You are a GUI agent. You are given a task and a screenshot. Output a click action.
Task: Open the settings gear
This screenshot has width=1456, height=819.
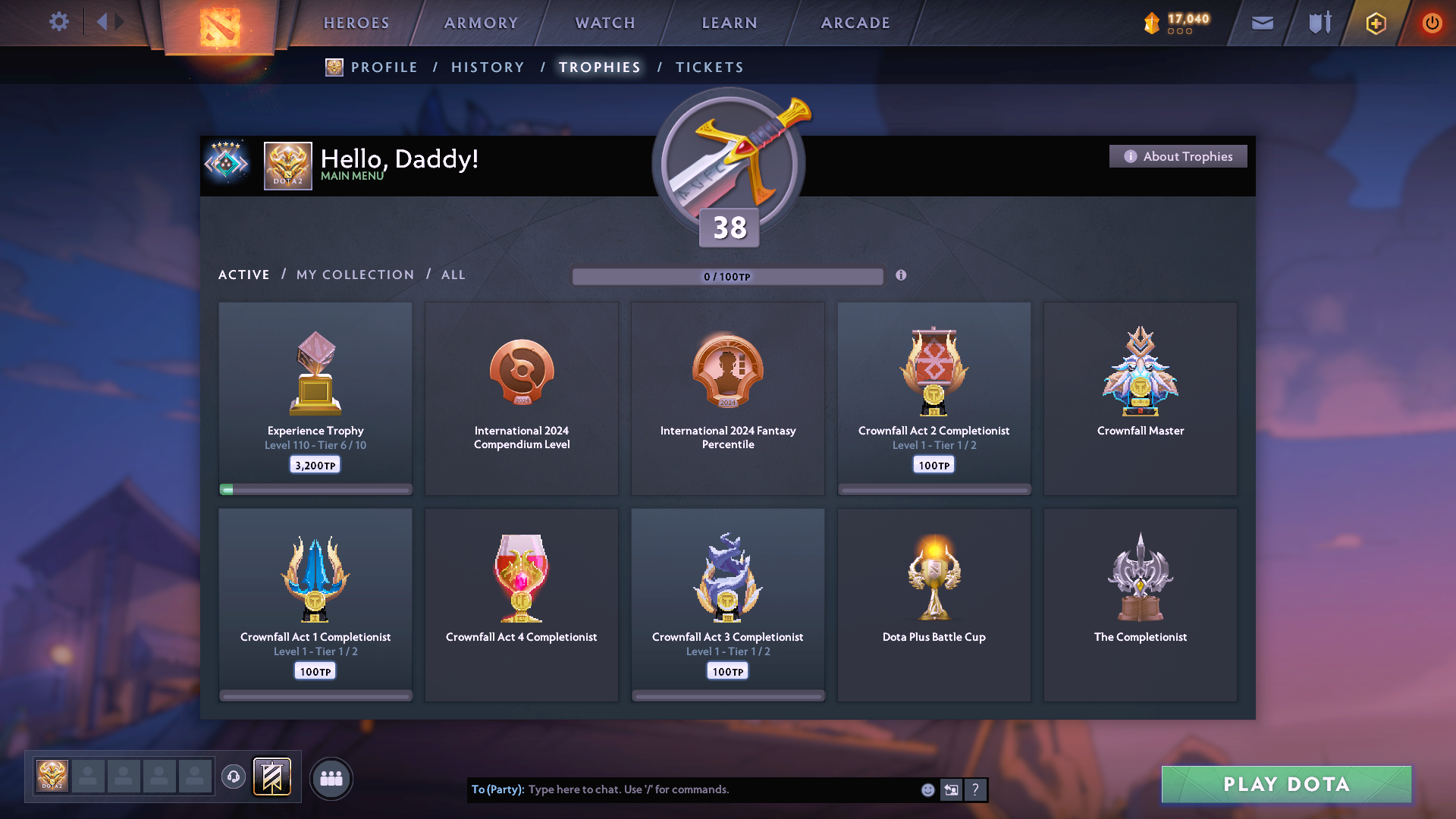coord(59,22)
